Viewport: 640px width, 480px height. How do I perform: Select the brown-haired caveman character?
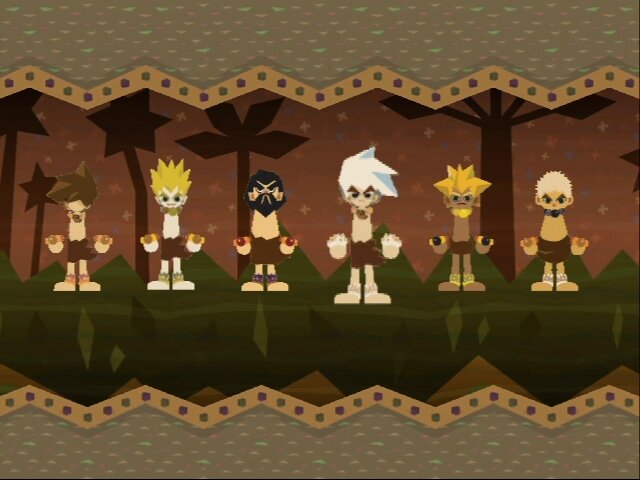point(76,230)
